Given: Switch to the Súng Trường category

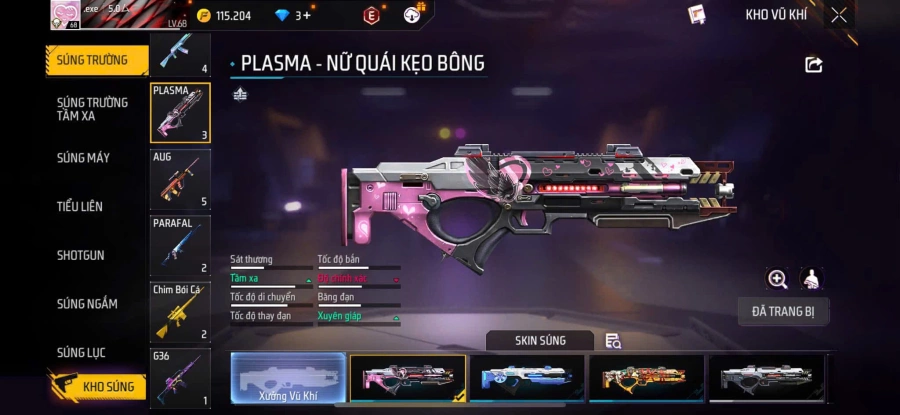Looking at the screenshot, I should [93, 60].
